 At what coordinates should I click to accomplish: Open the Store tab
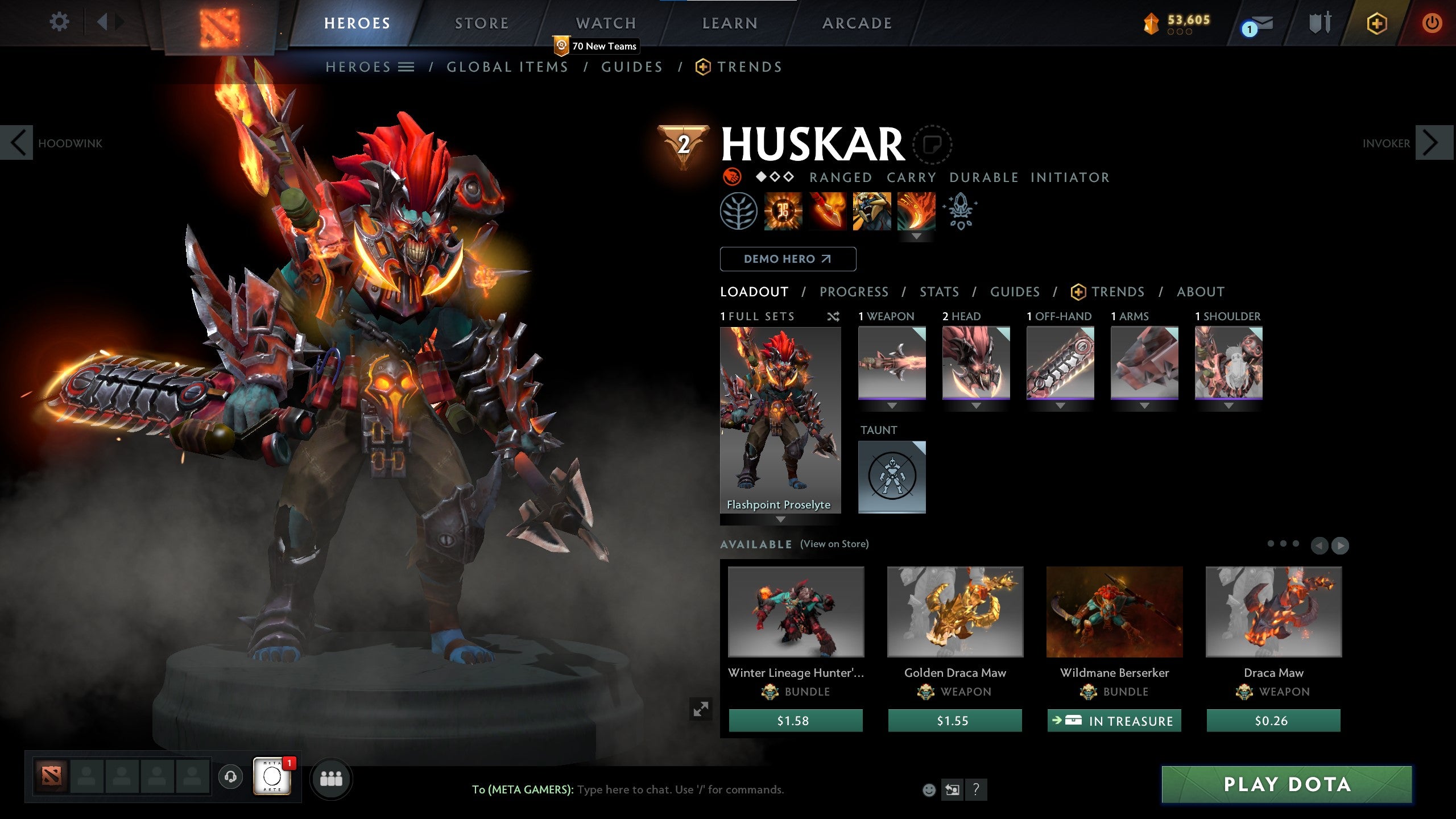[x=481, y=23]
